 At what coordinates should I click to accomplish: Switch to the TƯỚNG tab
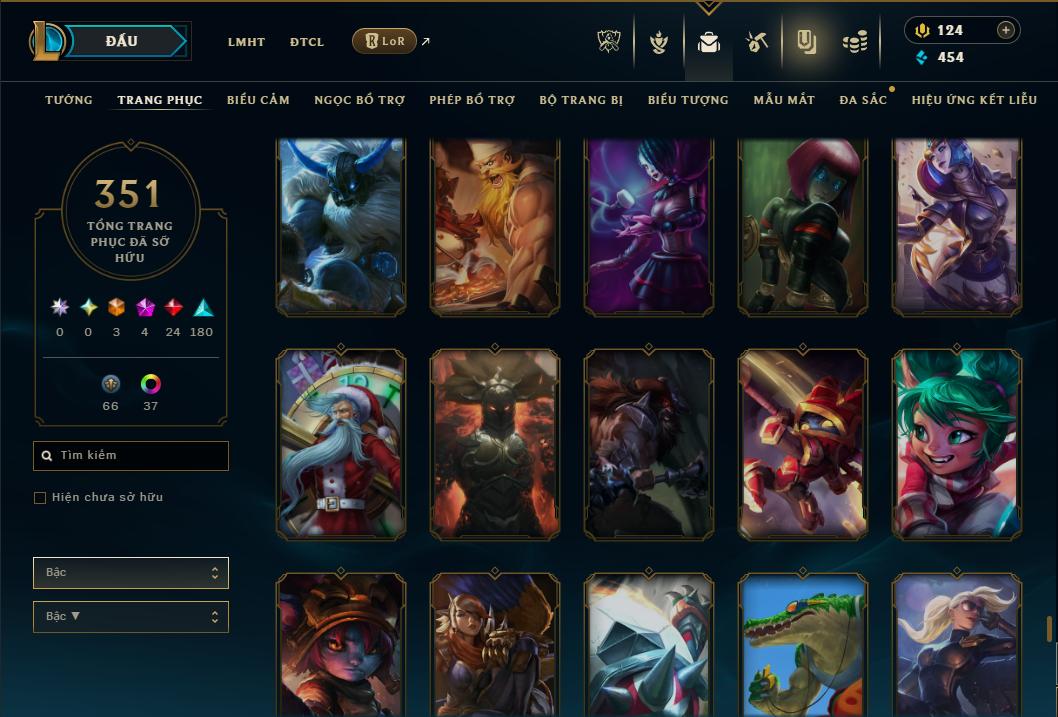click(x=69, y=100)
